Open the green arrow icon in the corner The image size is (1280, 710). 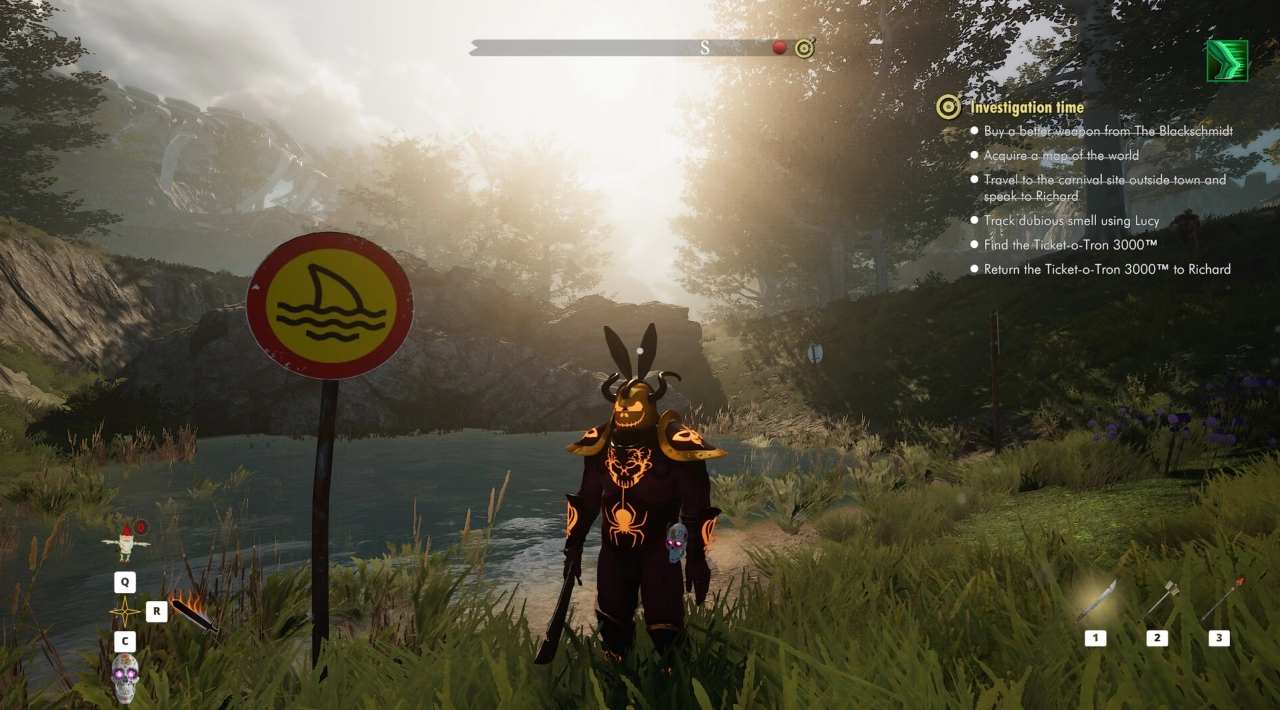(x=1227, y=61)
